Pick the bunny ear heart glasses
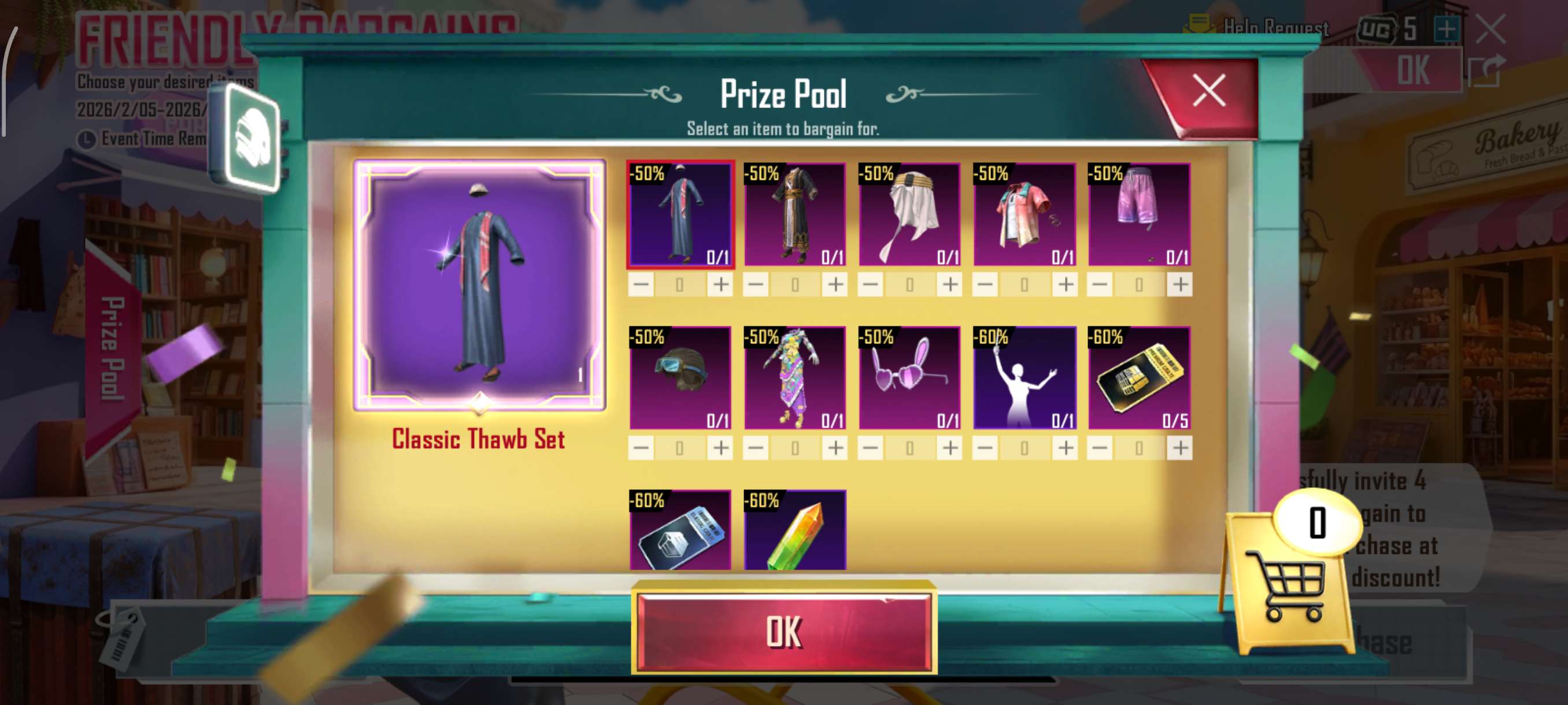Viewport: 1568px width, 705px height. (x=909, y=378)
